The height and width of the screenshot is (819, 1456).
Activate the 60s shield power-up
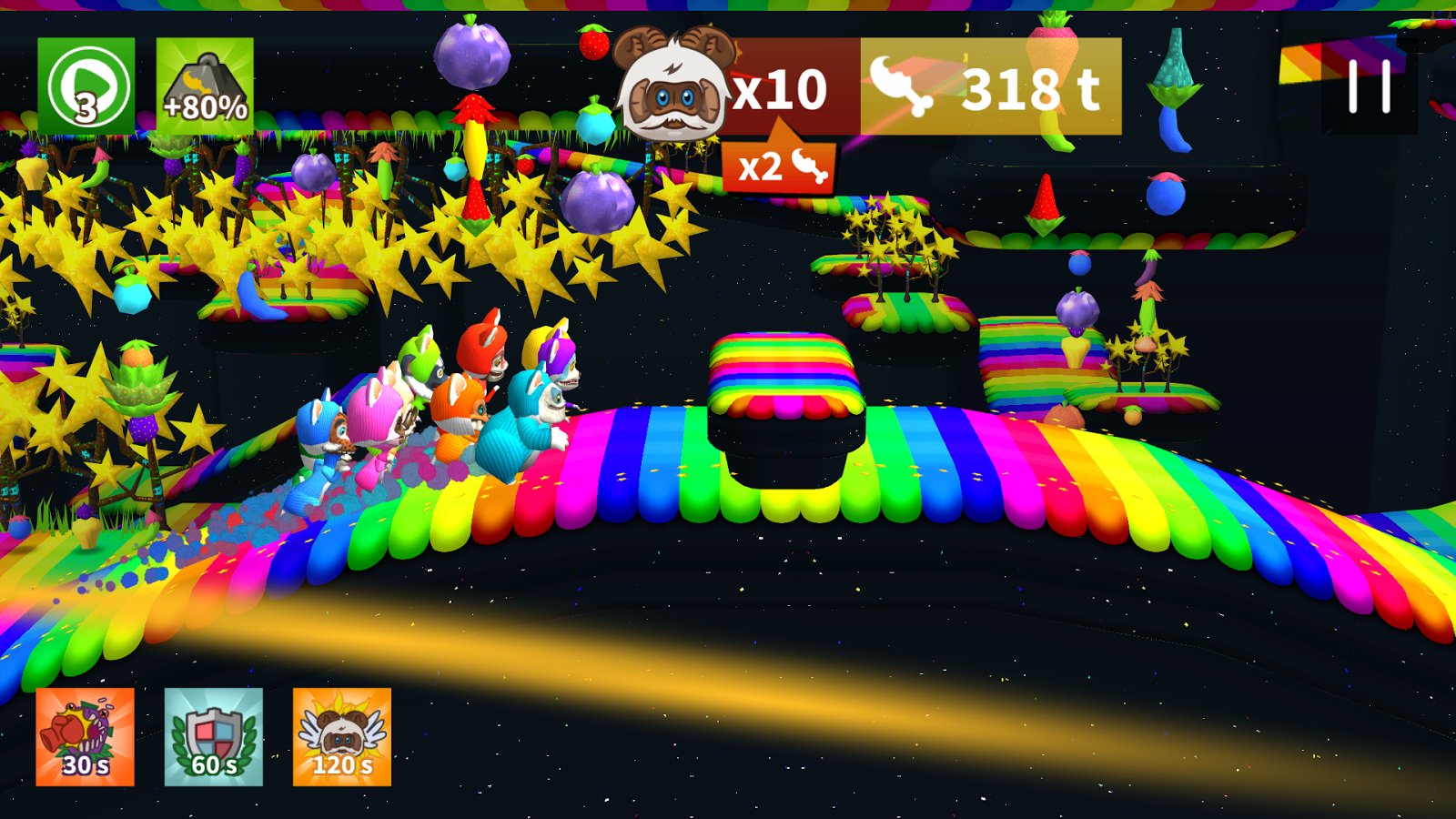[x=214, y=736]
